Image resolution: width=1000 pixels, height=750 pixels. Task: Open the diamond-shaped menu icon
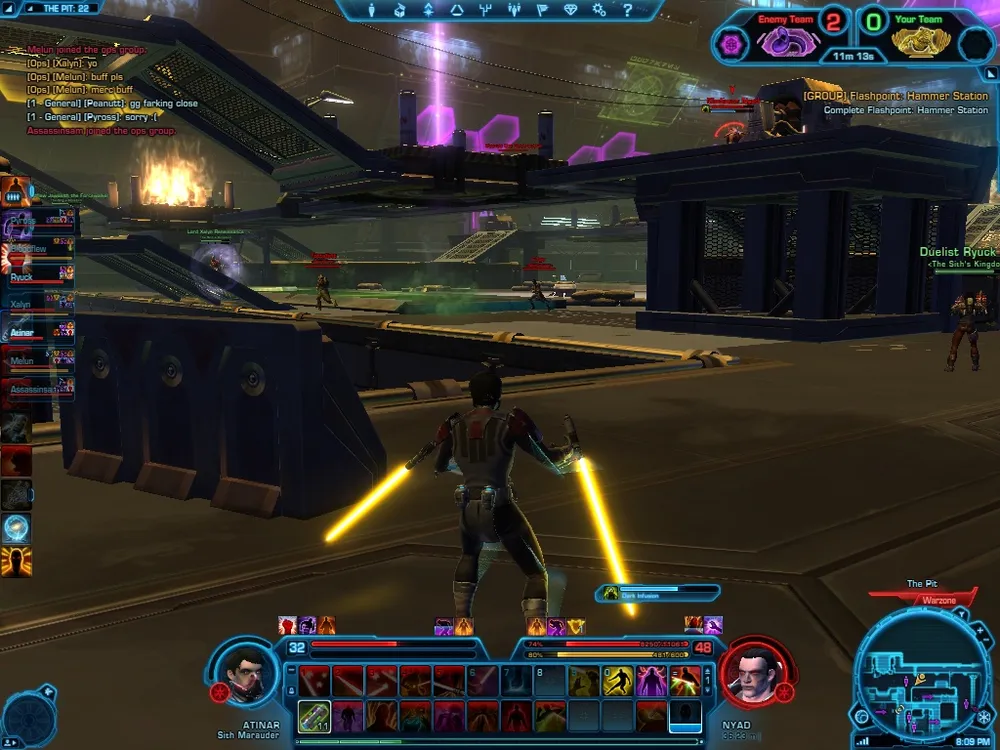(x=571, y=10)
